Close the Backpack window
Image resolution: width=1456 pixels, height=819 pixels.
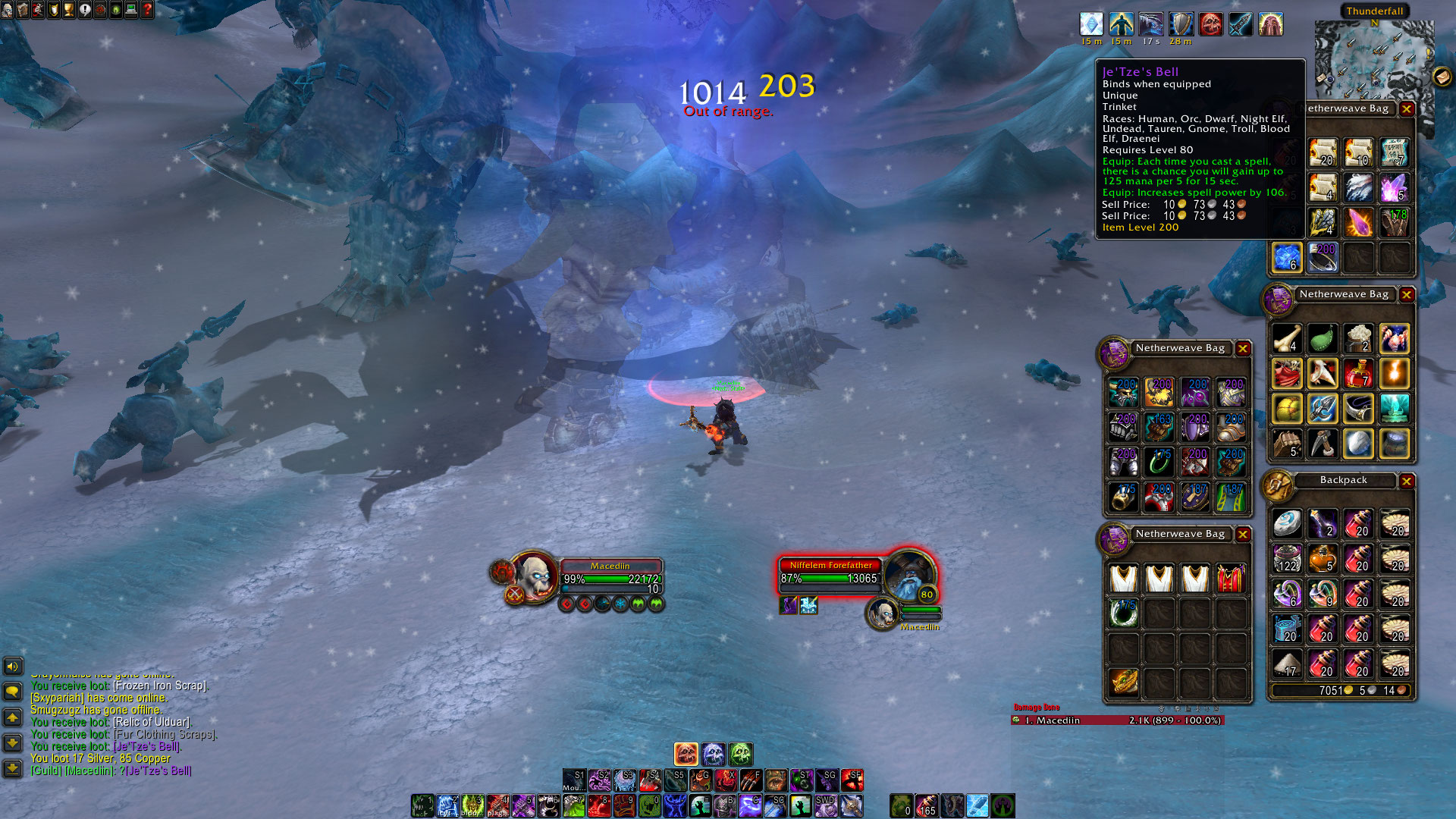click(x=1407, y=481)
